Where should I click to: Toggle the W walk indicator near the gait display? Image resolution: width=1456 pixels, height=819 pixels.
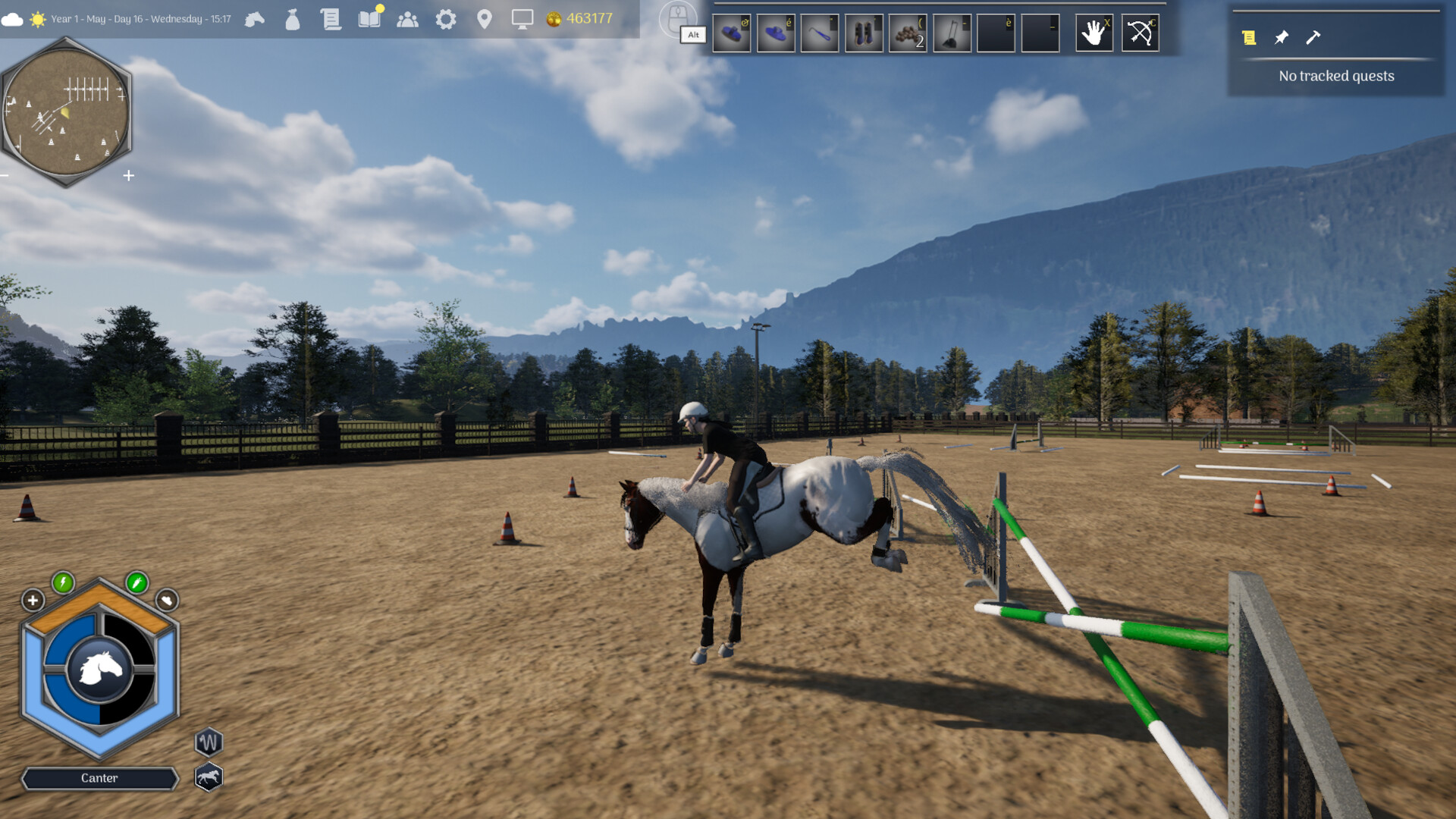pos(209,742)
